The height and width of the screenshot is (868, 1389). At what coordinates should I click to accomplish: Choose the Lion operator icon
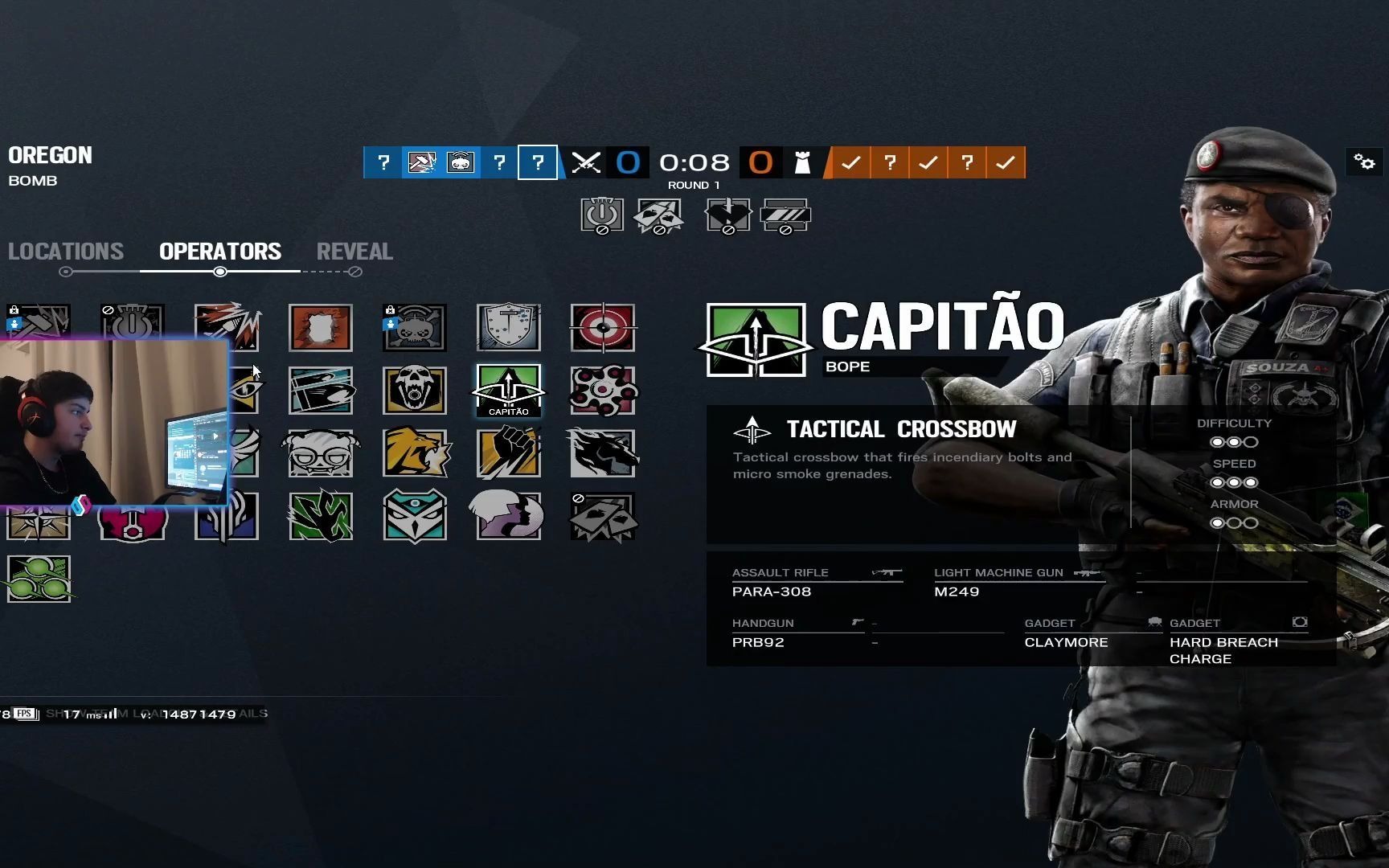pyautogui.click(x=414, y=453)
